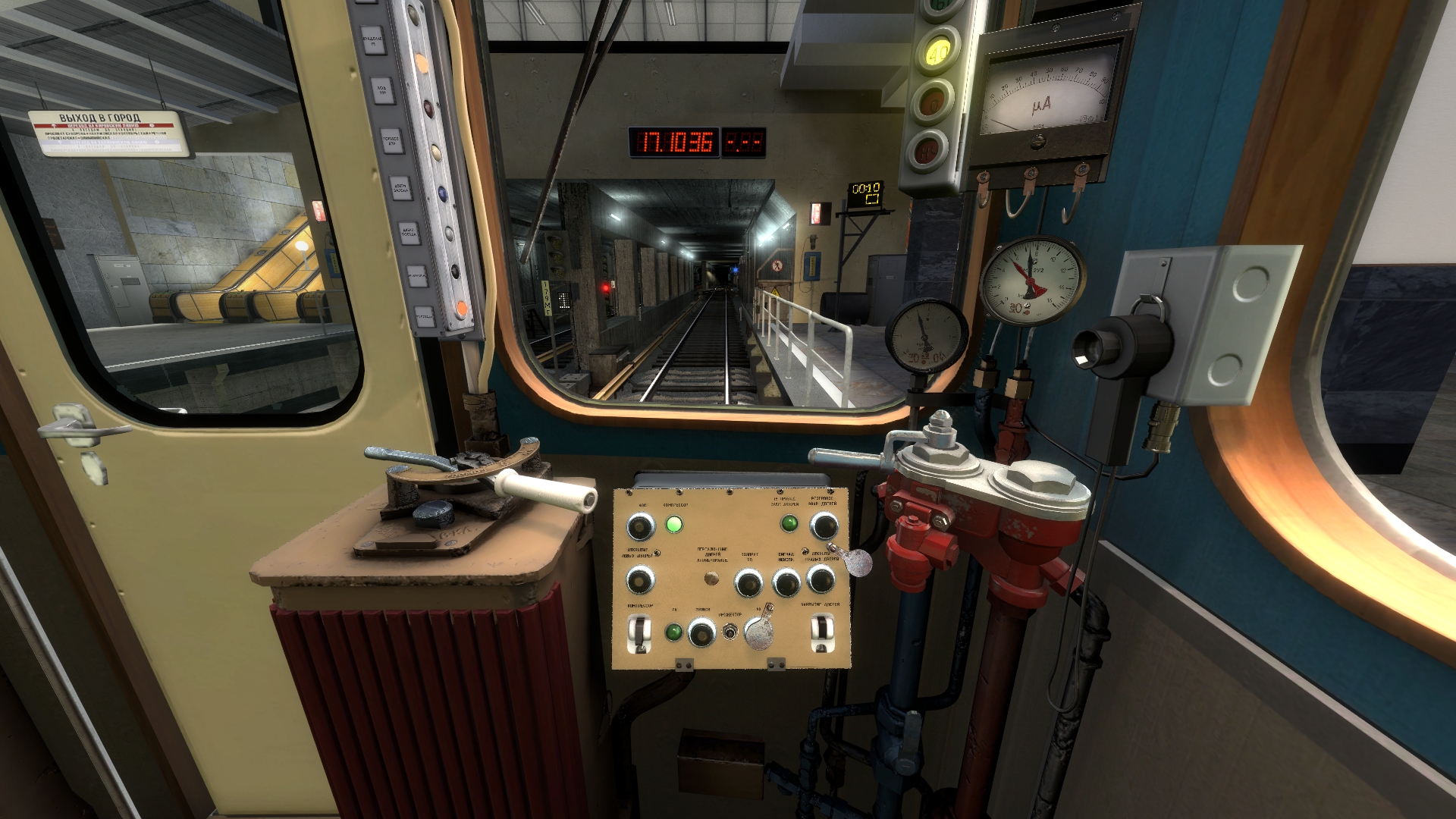Flip the Компрессор toggle switch
The width and height of the screenshot is (1456, 819).
click(641, 632)
